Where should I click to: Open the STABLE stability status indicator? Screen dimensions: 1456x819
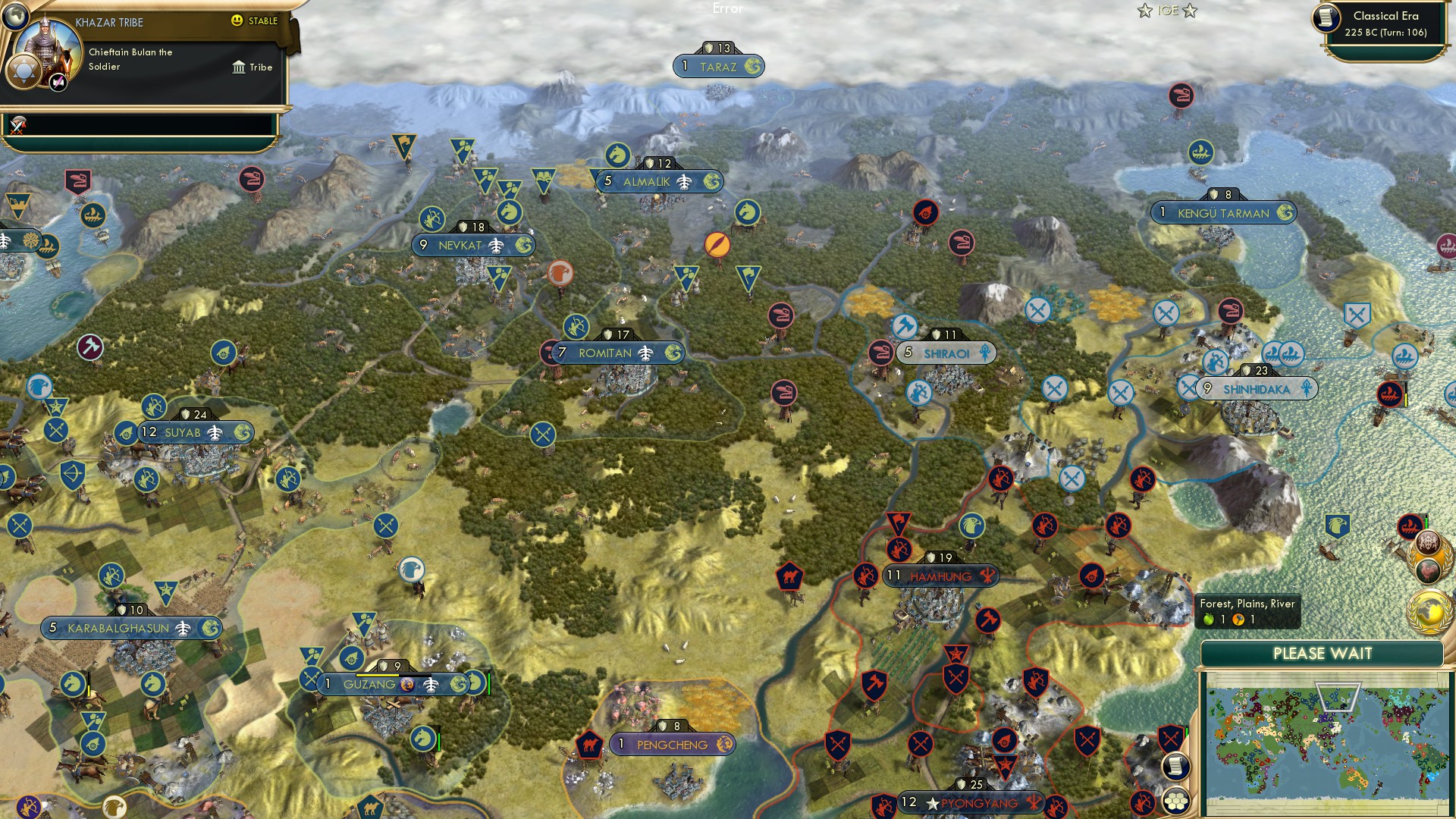pos(255,21)
